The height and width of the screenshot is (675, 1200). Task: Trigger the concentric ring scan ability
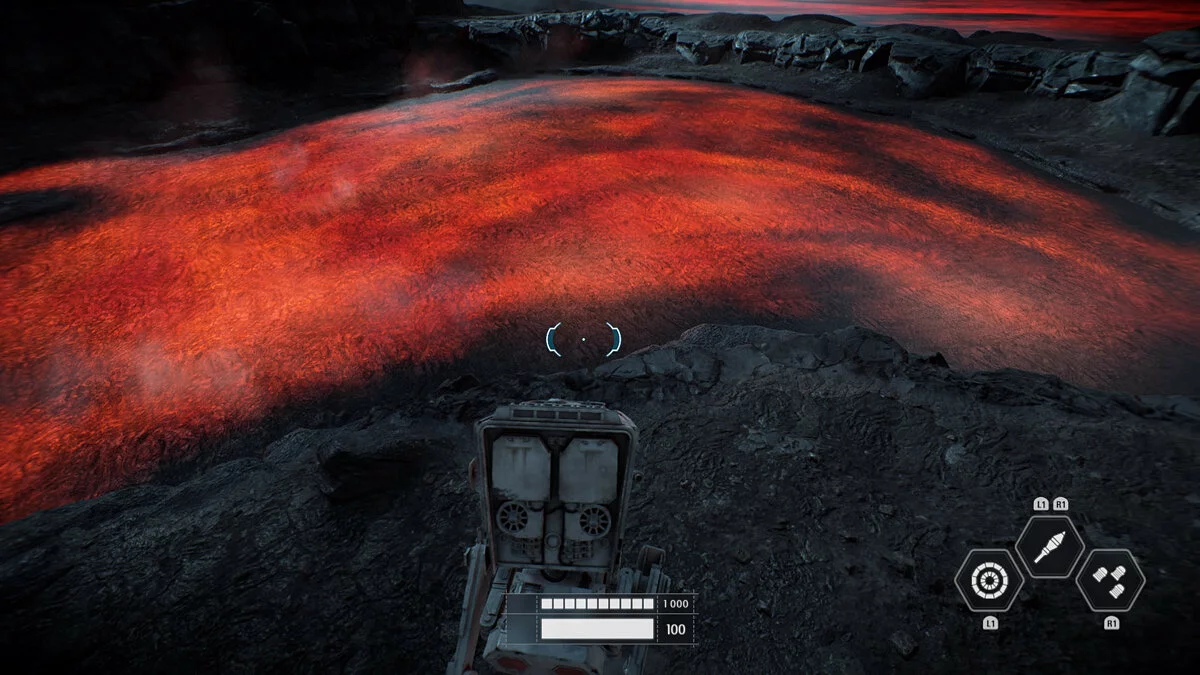[x=989, y=581]
